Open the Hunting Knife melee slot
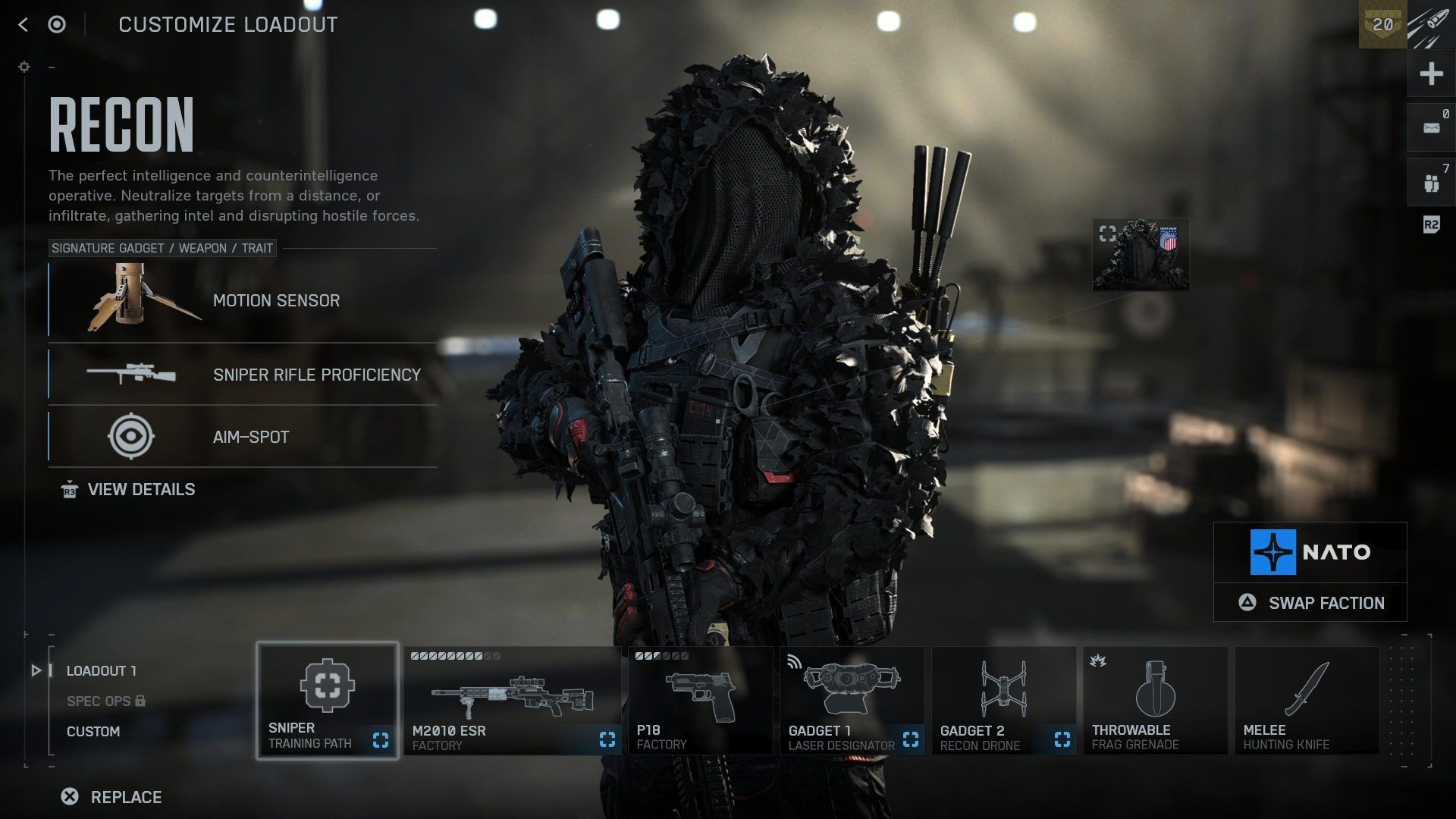The image size is (1456, 819). [1307, 701]
